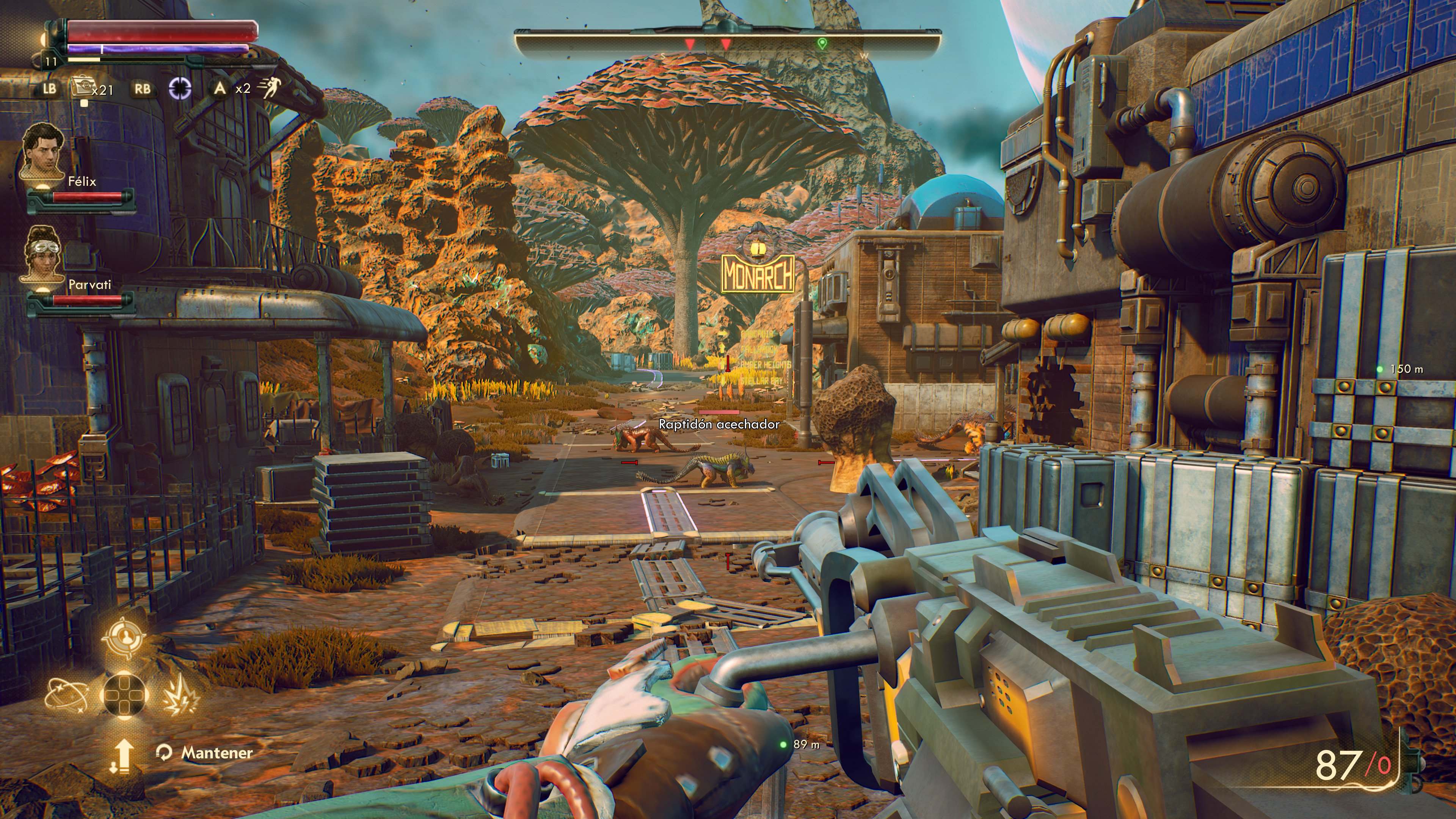
Task: Expand the level 11 experience indicator
Action: coord(51,64)
